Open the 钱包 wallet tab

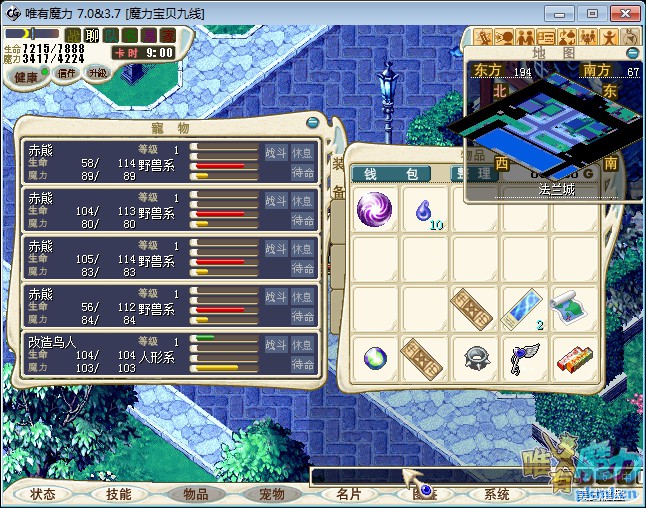click(390, 174)
